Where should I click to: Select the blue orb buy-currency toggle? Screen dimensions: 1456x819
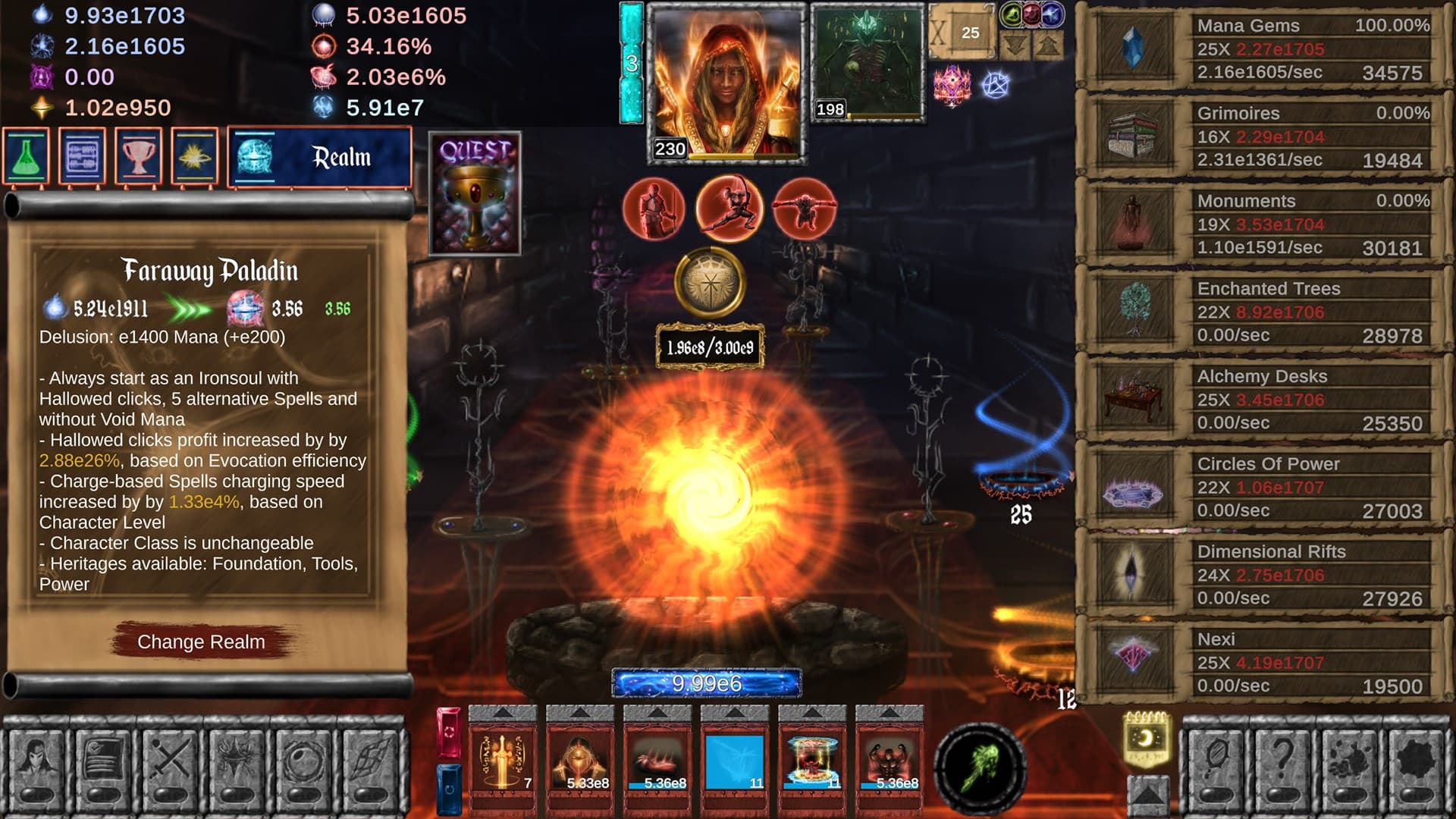coord(1051,15)
